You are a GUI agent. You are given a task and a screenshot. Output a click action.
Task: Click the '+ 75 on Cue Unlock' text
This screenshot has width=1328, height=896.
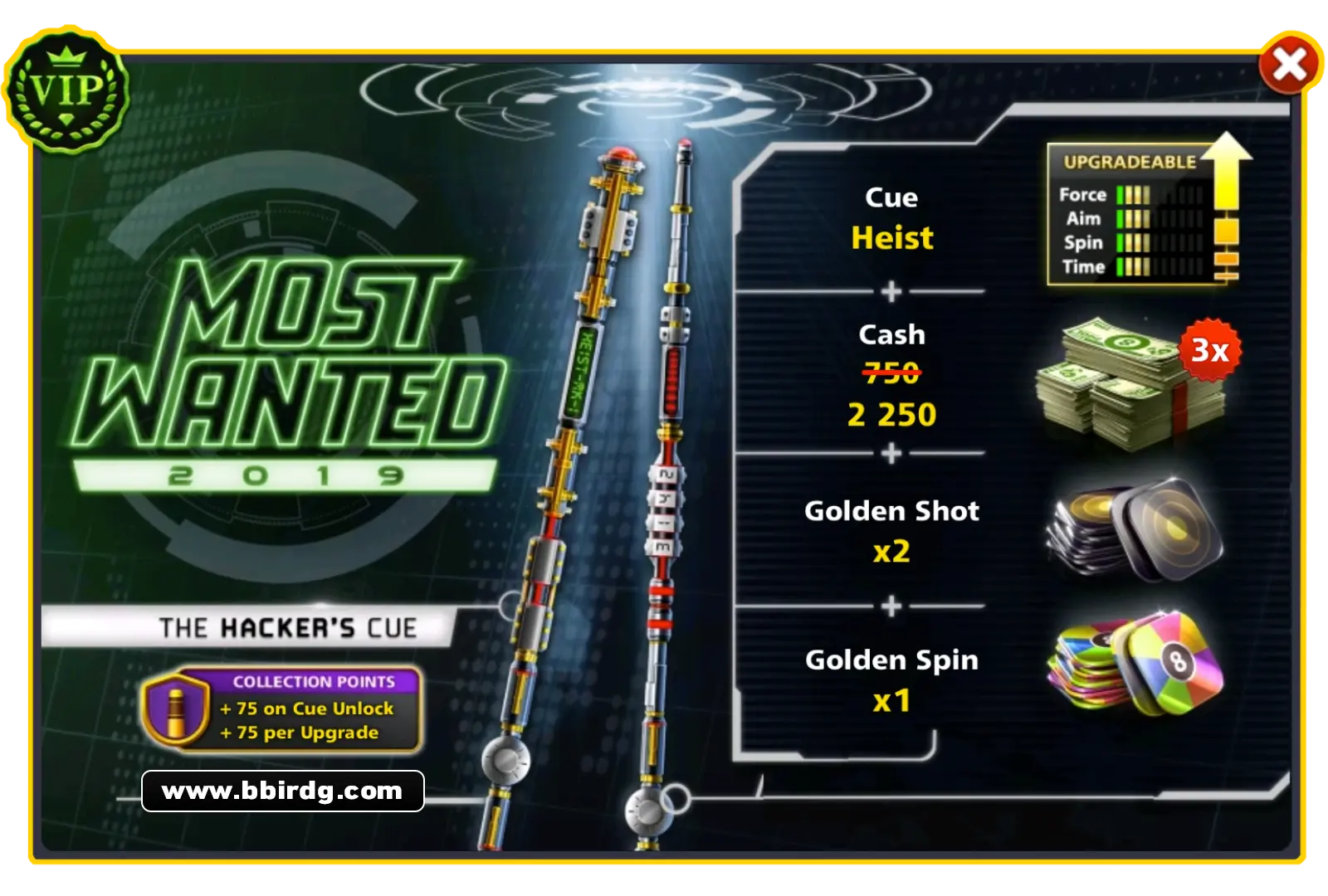[307, 709]
